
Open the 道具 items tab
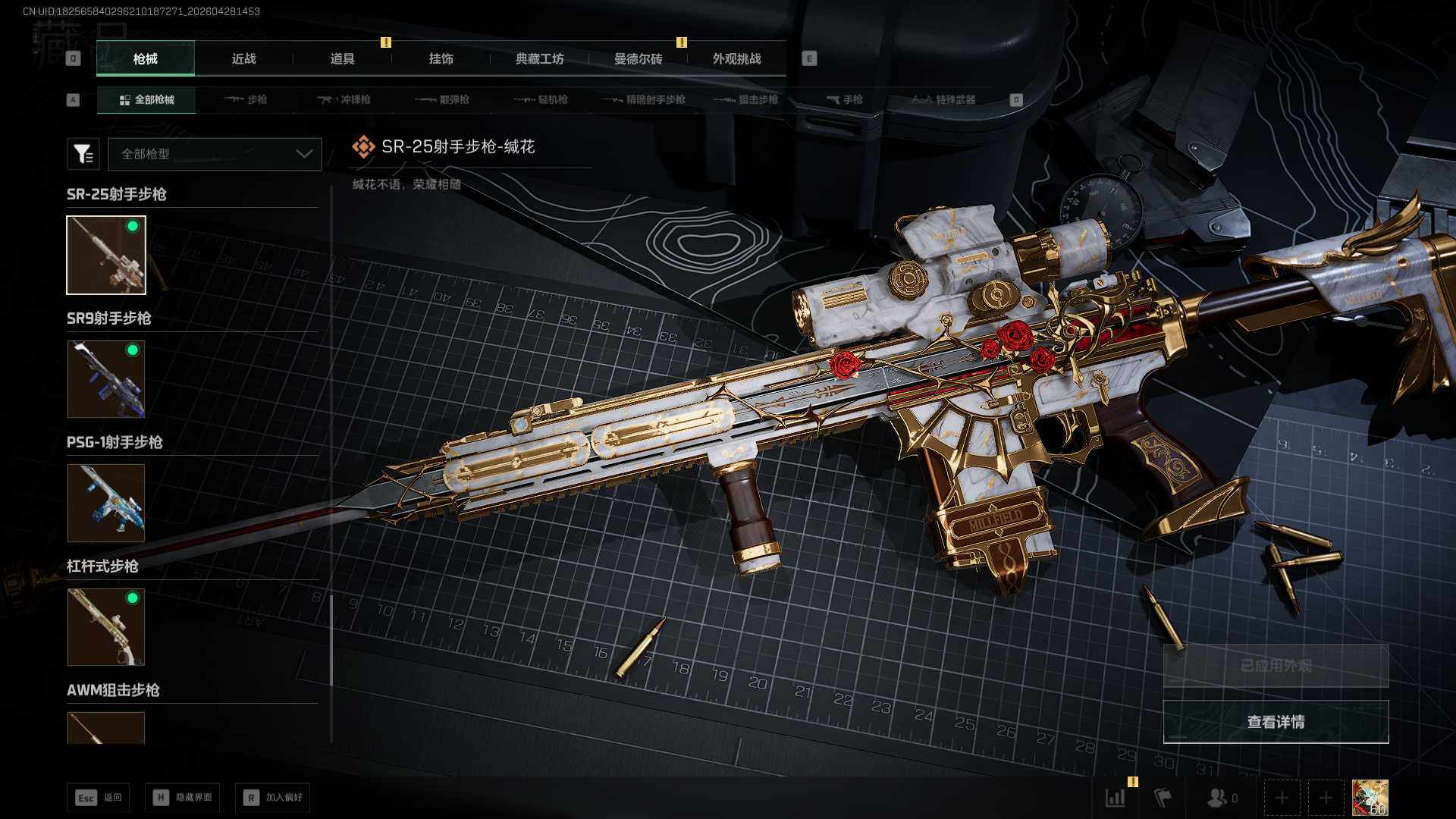point(342,58)
